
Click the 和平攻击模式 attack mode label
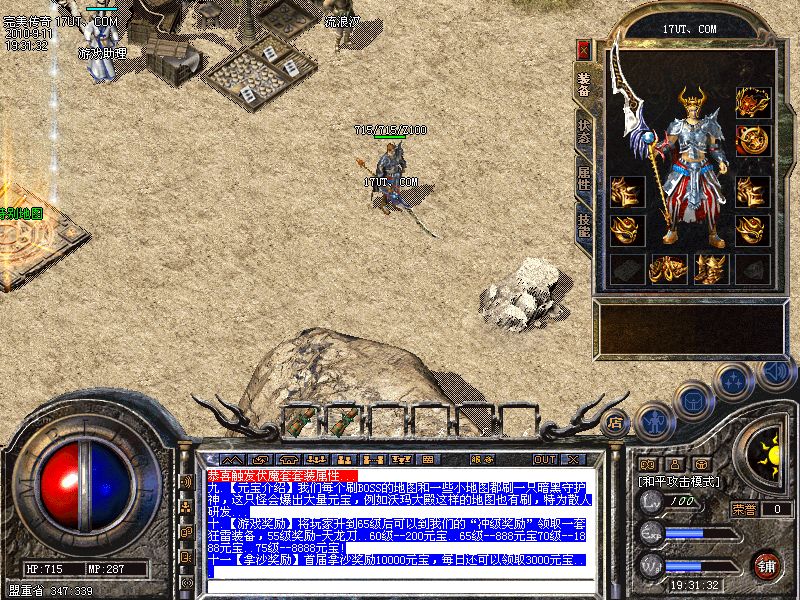point(681,481)
